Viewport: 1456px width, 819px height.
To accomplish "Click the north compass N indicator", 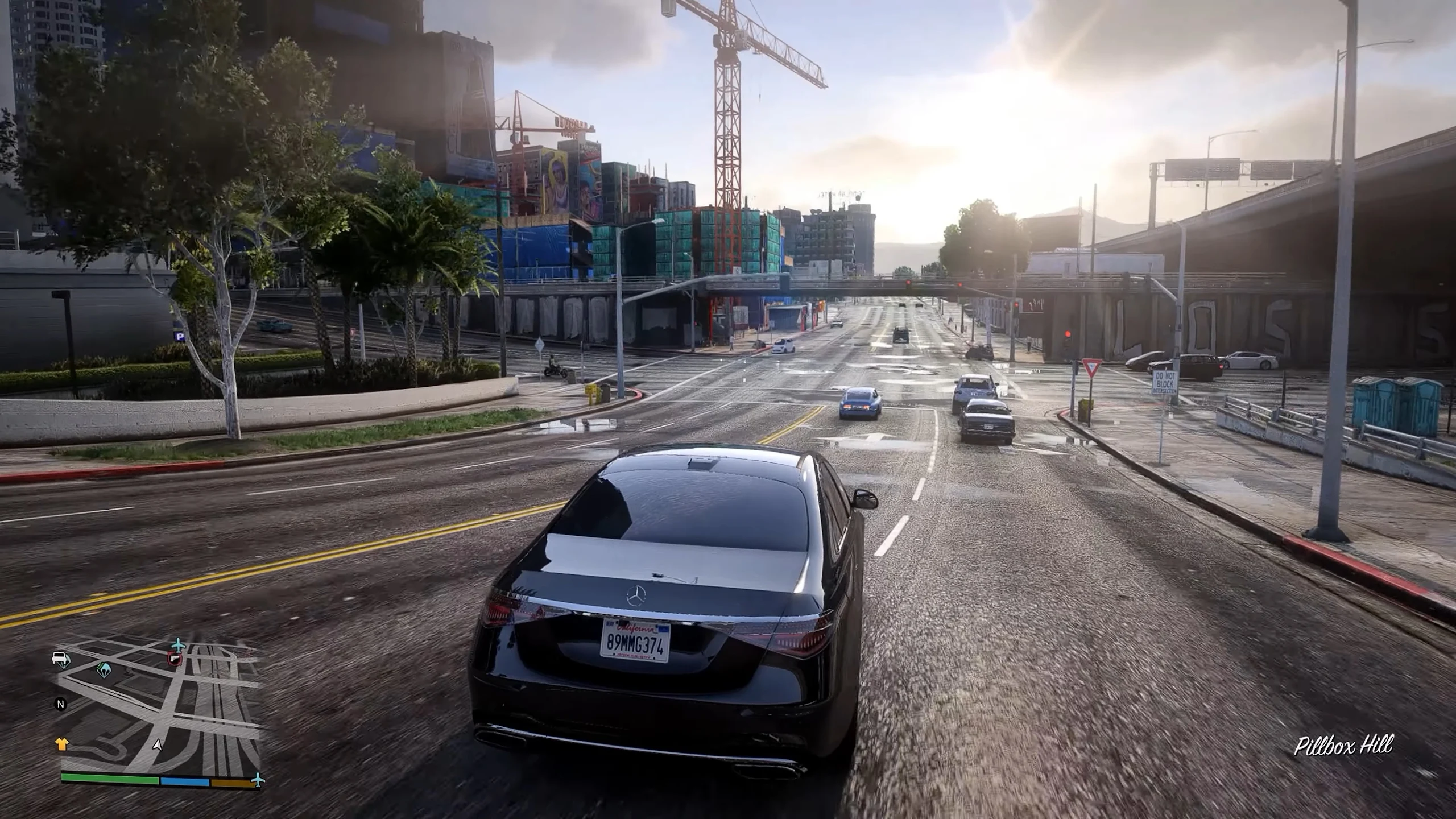I will (x=60, y=704).
